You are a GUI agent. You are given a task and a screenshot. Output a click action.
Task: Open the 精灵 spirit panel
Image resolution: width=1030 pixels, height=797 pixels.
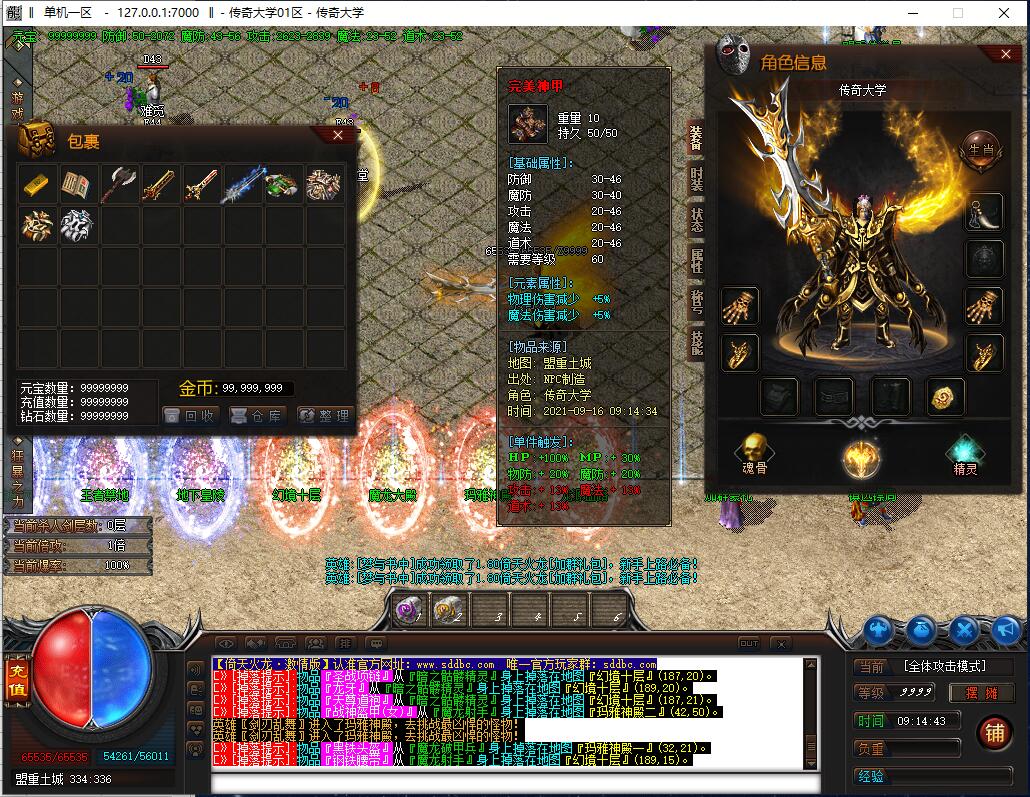(x=964, y=455)
